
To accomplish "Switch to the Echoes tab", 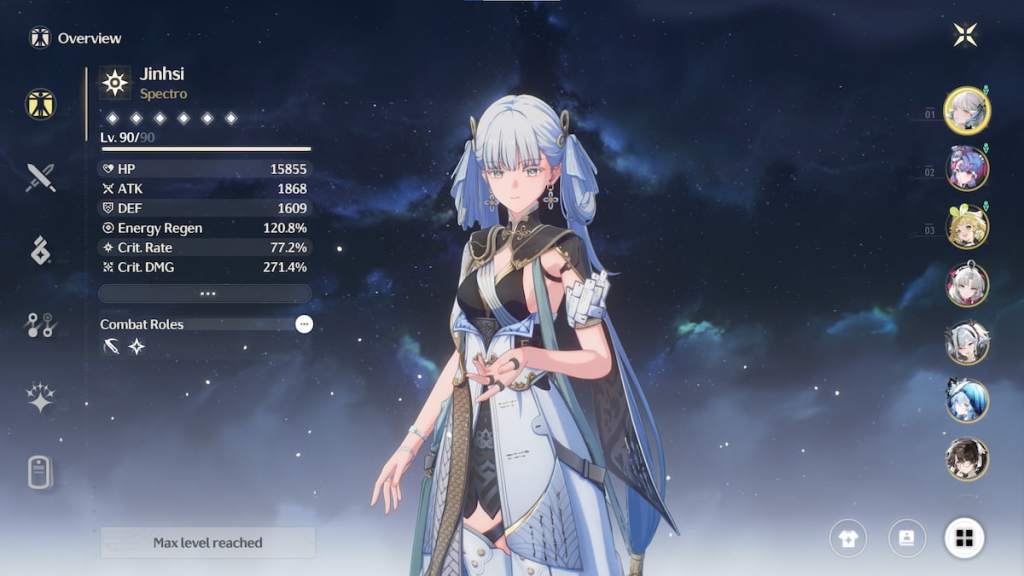I will click(40, 251).
